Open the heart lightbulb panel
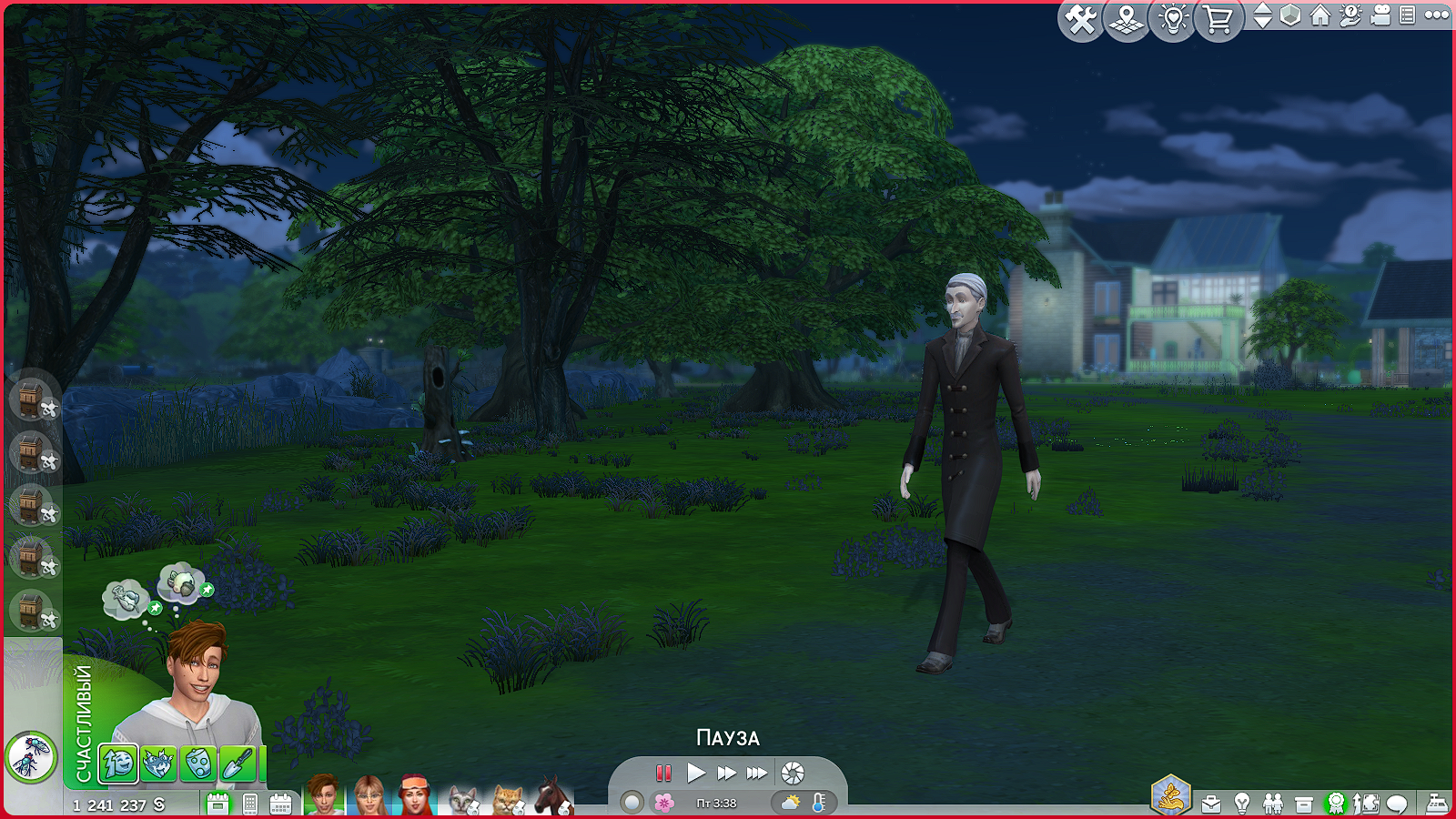Screen dimensions: 1456x819 click(1173, 19)
